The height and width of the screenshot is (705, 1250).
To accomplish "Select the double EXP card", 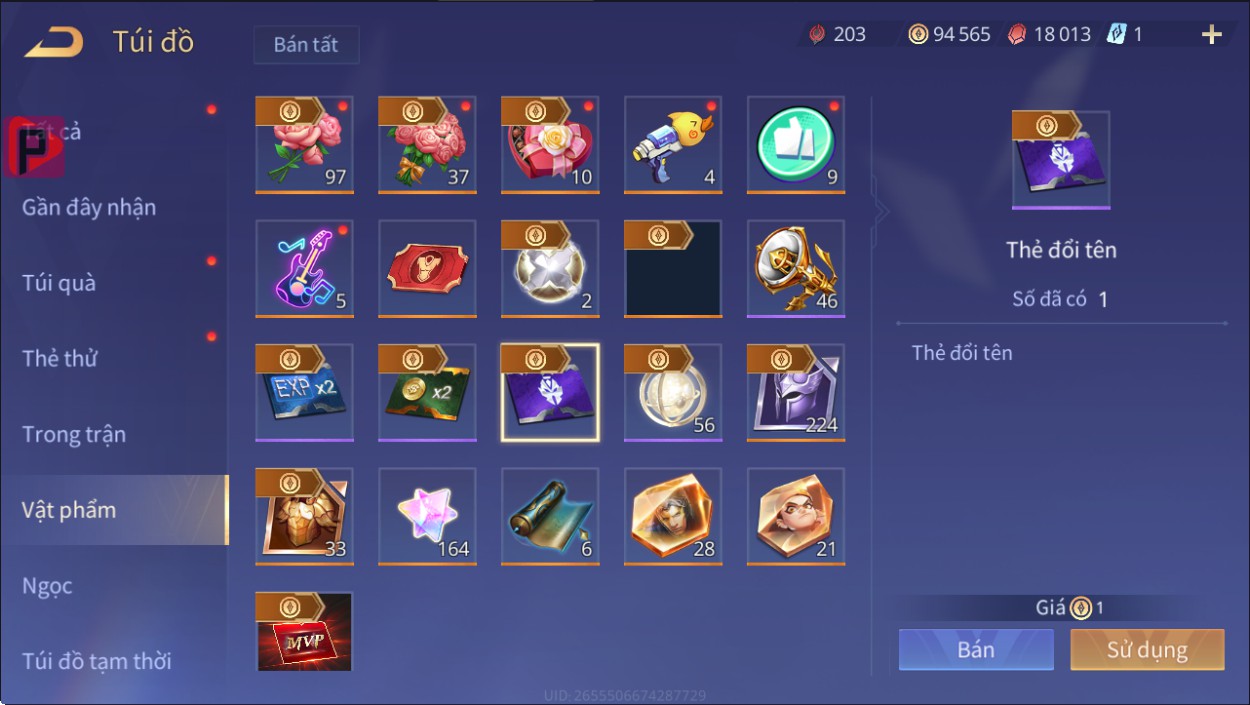I will pos(304,392).
